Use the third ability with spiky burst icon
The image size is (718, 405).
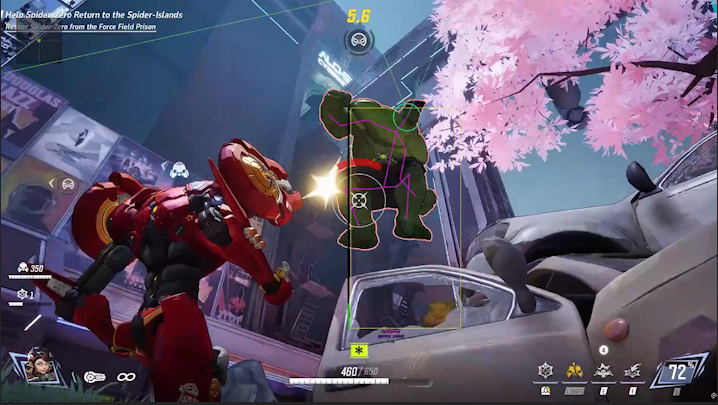(603, 371)
